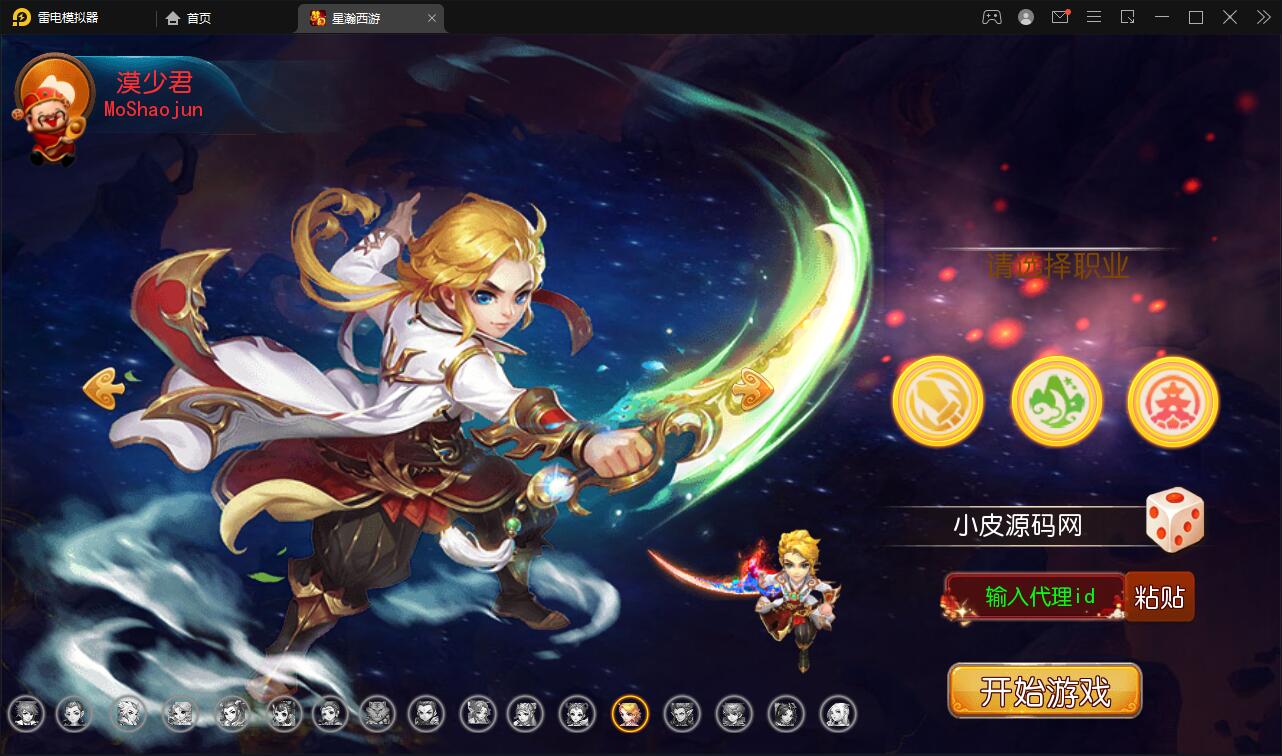Screen dimensions: 1282x756
Task: Click the 粘贴 paste button
Action: [1160, 596]
